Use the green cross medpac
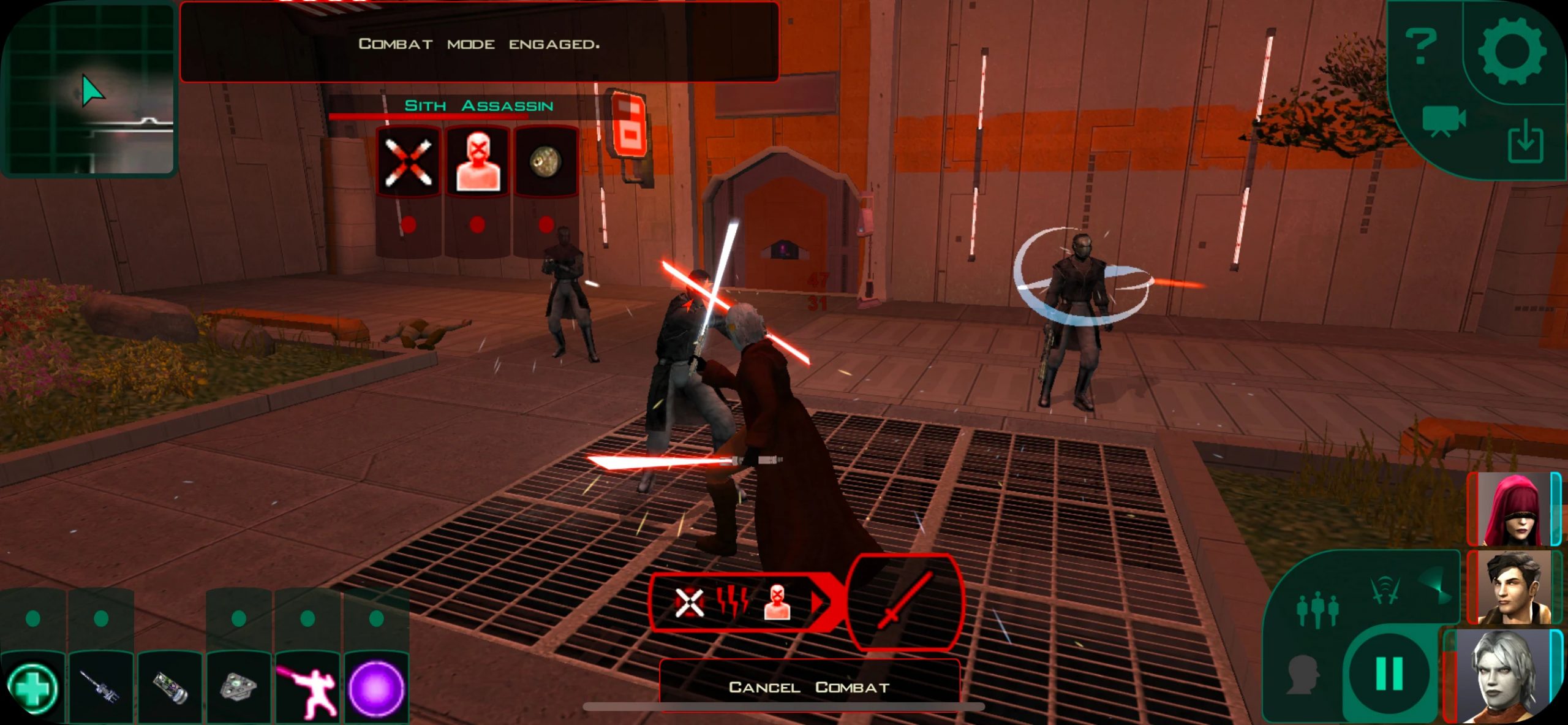The image size is (1568, 725). point(32,688)
